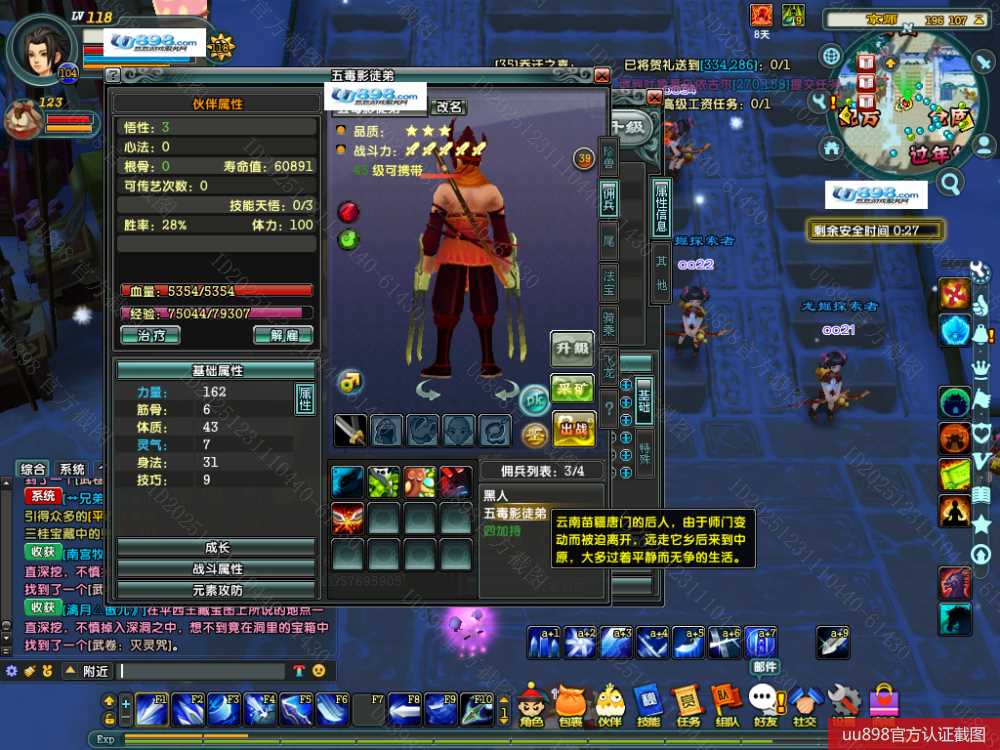Deploy the companion with 出战
The image size is (1000, 750).
tap(573, 428)
